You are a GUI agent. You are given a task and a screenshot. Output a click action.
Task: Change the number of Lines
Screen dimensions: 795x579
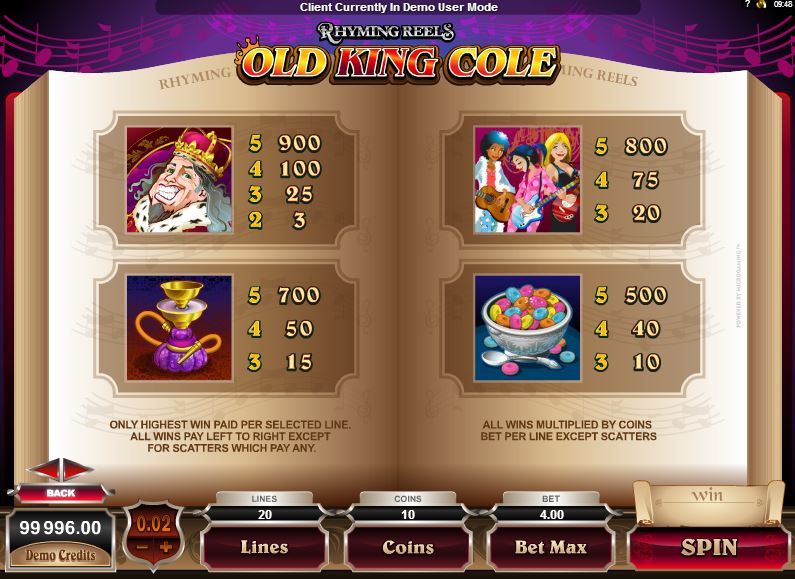(x=264, y=547)
